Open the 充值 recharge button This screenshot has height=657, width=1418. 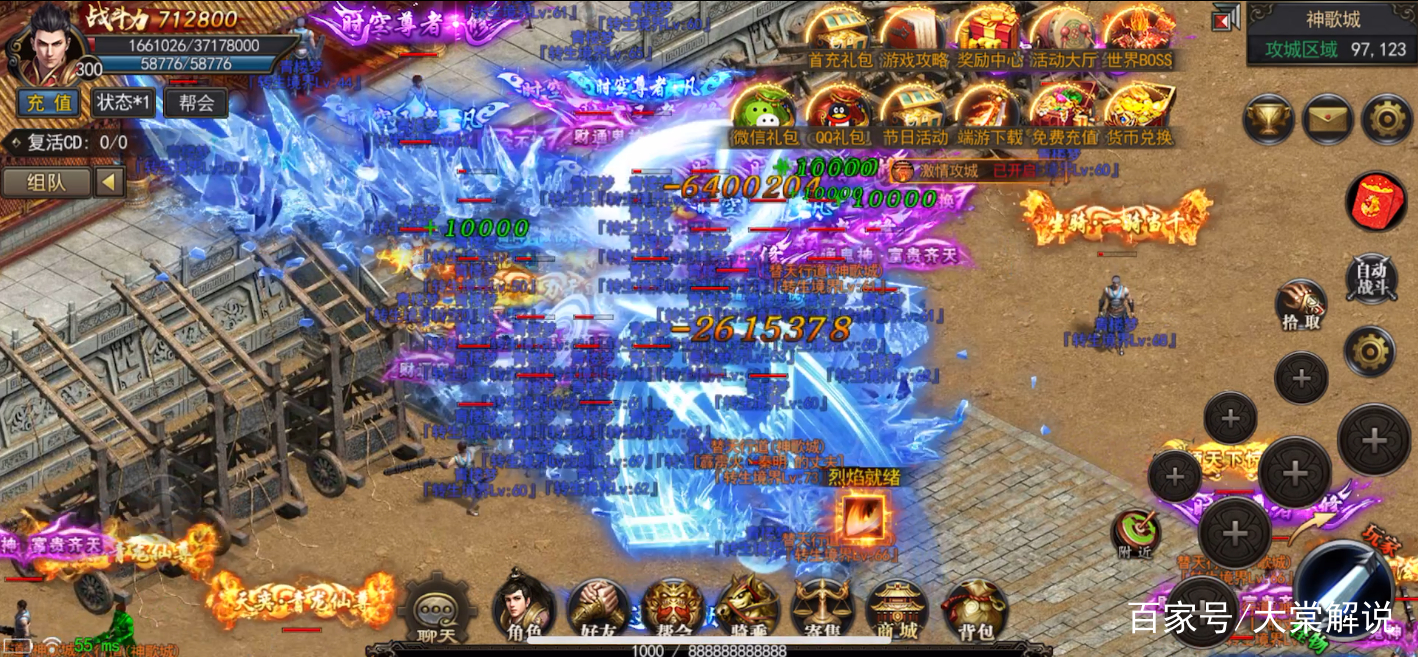tap(48, 102)
